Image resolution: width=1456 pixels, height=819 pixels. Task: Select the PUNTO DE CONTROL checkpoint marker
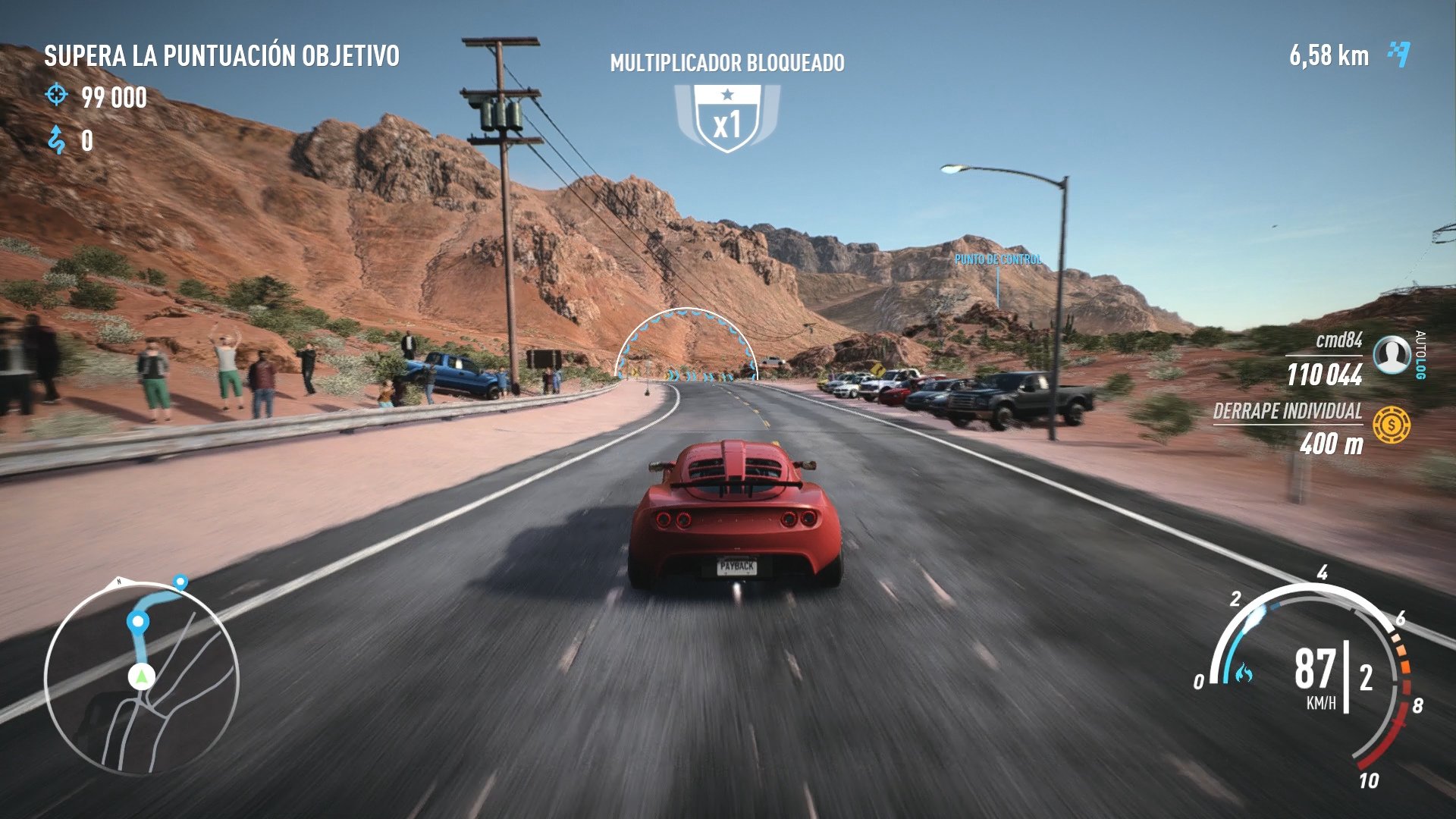999,259
